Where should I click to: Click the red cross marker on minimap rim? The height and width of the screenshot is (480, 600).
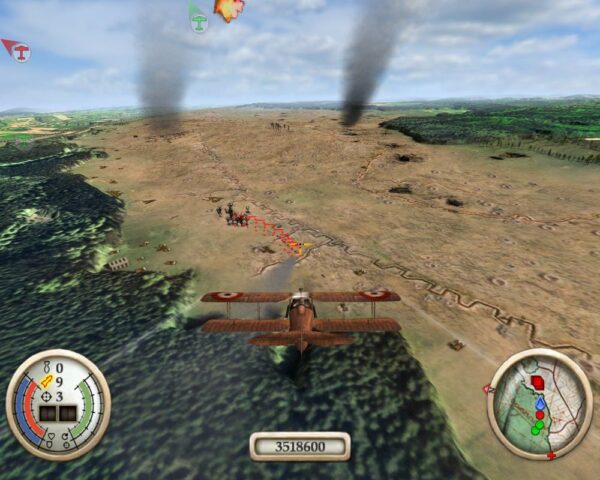coord(551,456)
